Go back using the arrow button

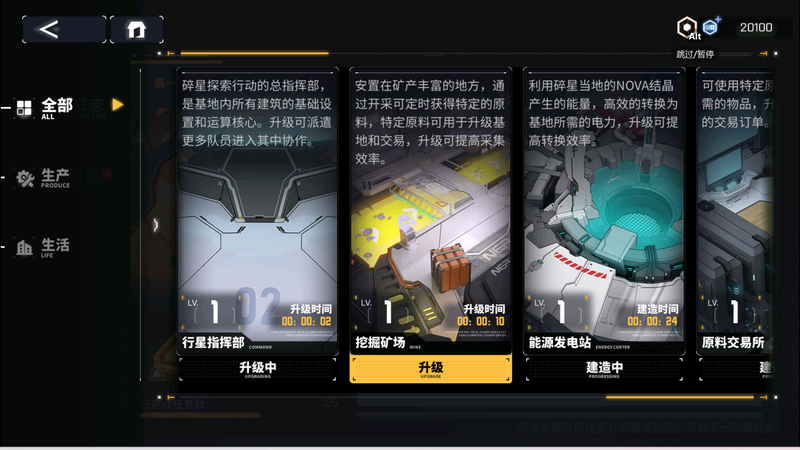(x=64, y=29)
